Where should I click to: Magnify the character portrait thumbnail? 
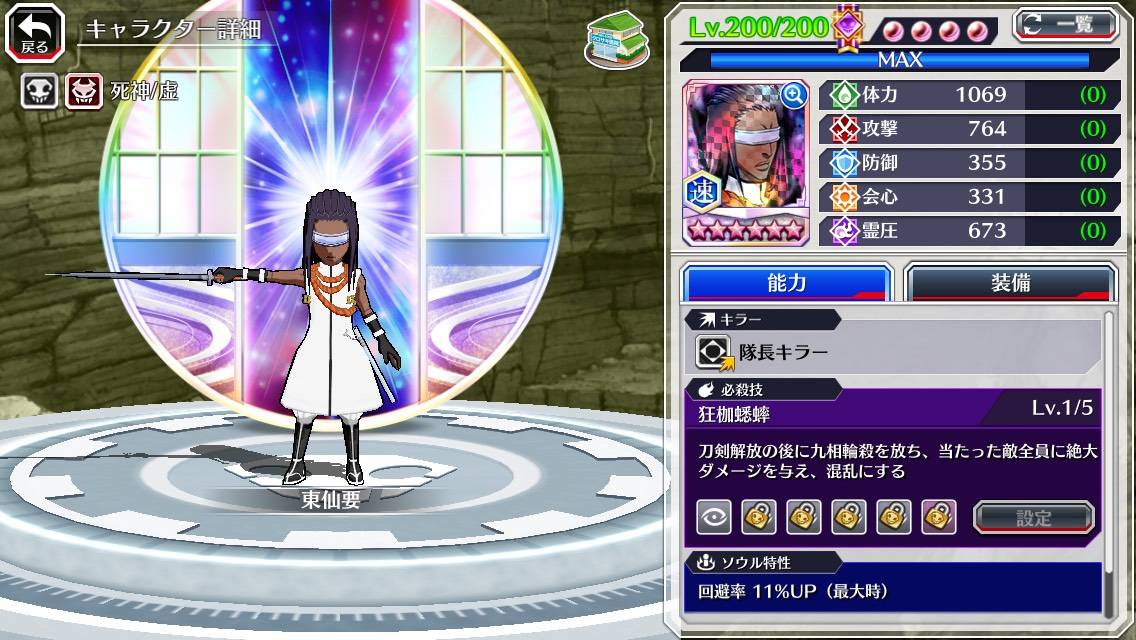tap(793, 95)
